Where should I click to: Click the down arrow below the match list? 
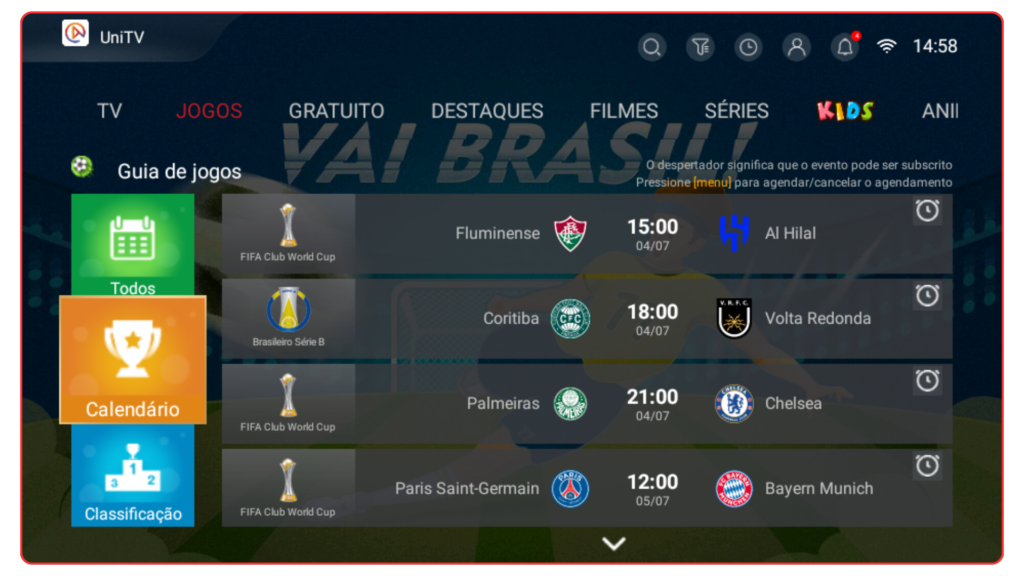pos(614,544)
